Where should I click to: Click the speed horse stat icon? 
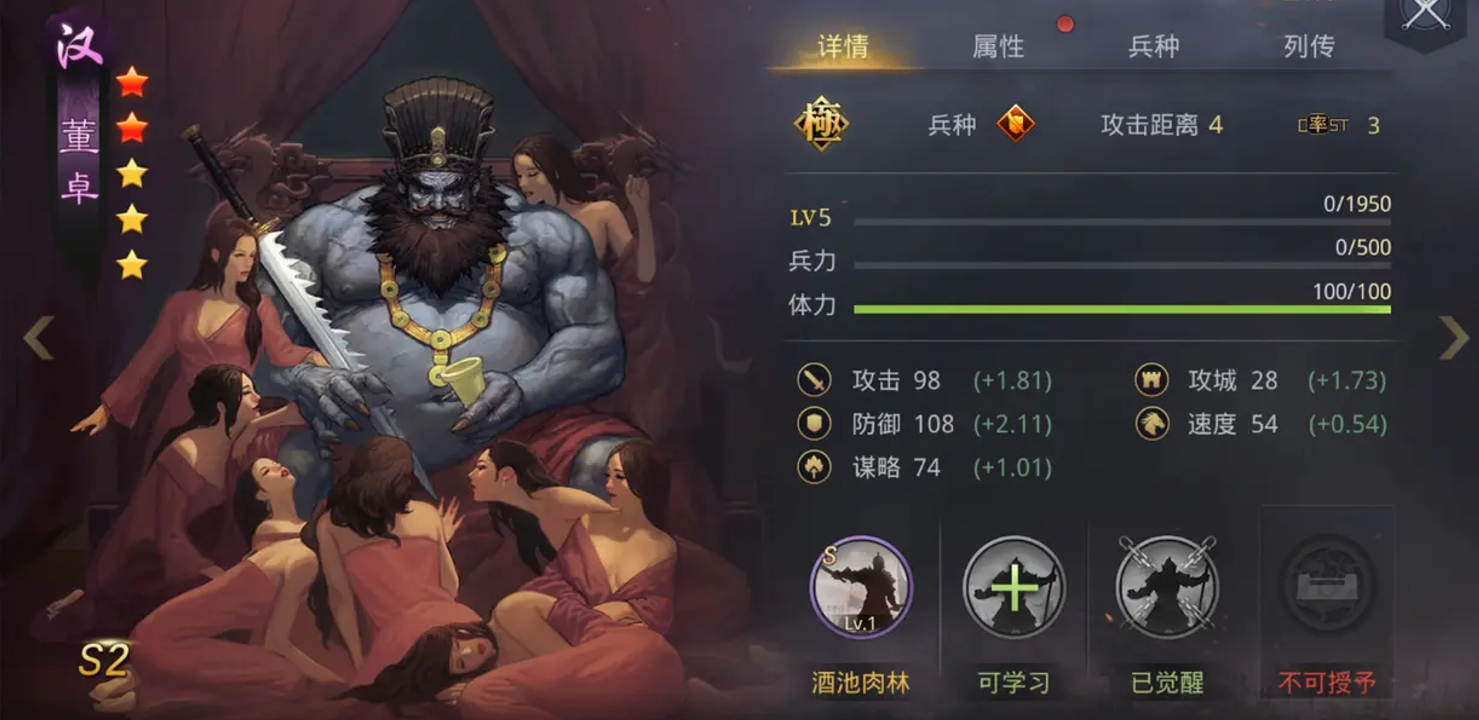tap(1152, 424)
